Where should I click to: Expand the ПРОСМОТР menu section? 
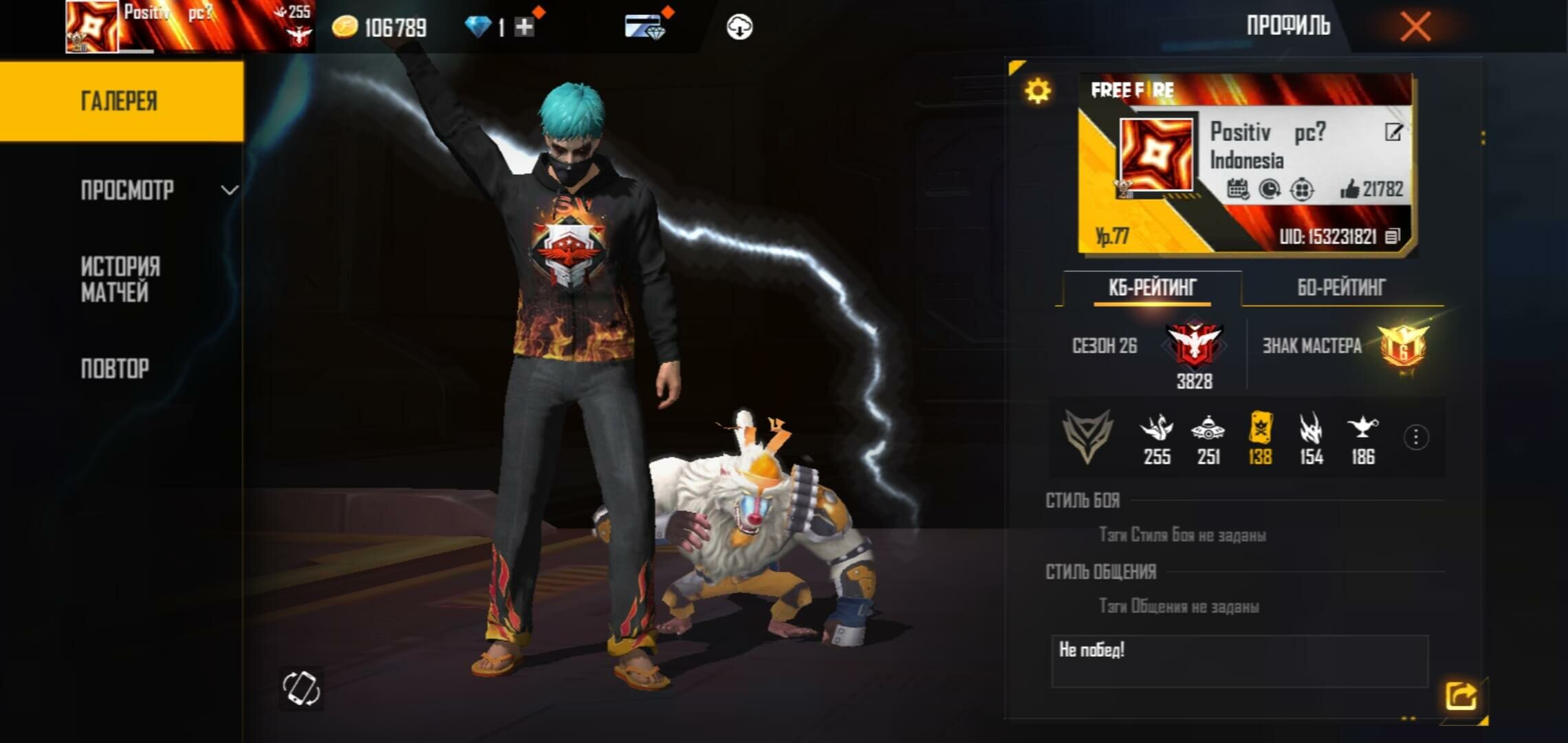click(x=159, y=190)
